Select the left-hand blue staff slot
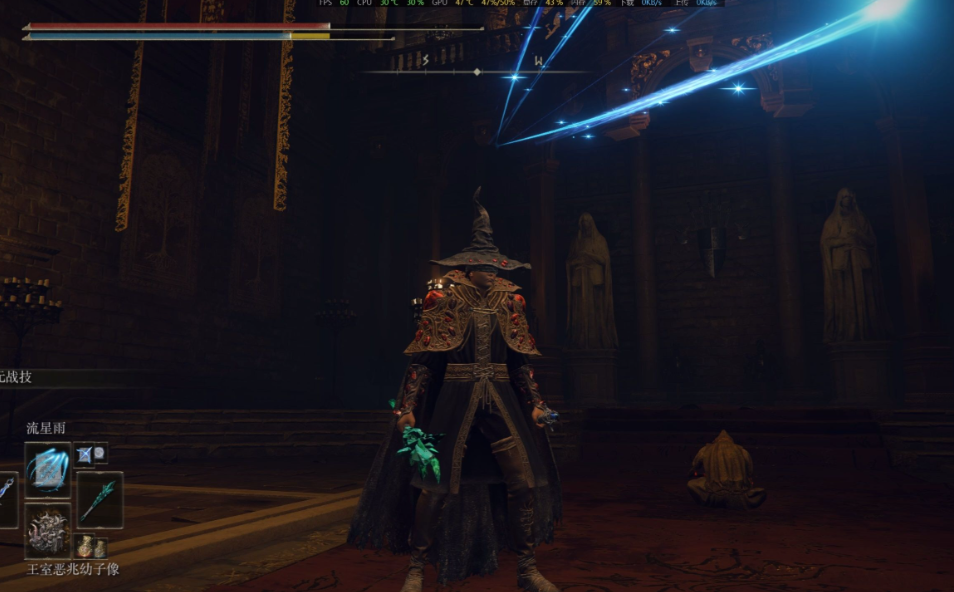The width and height of the screenshot is (954, 592). [x=6, y=498]
